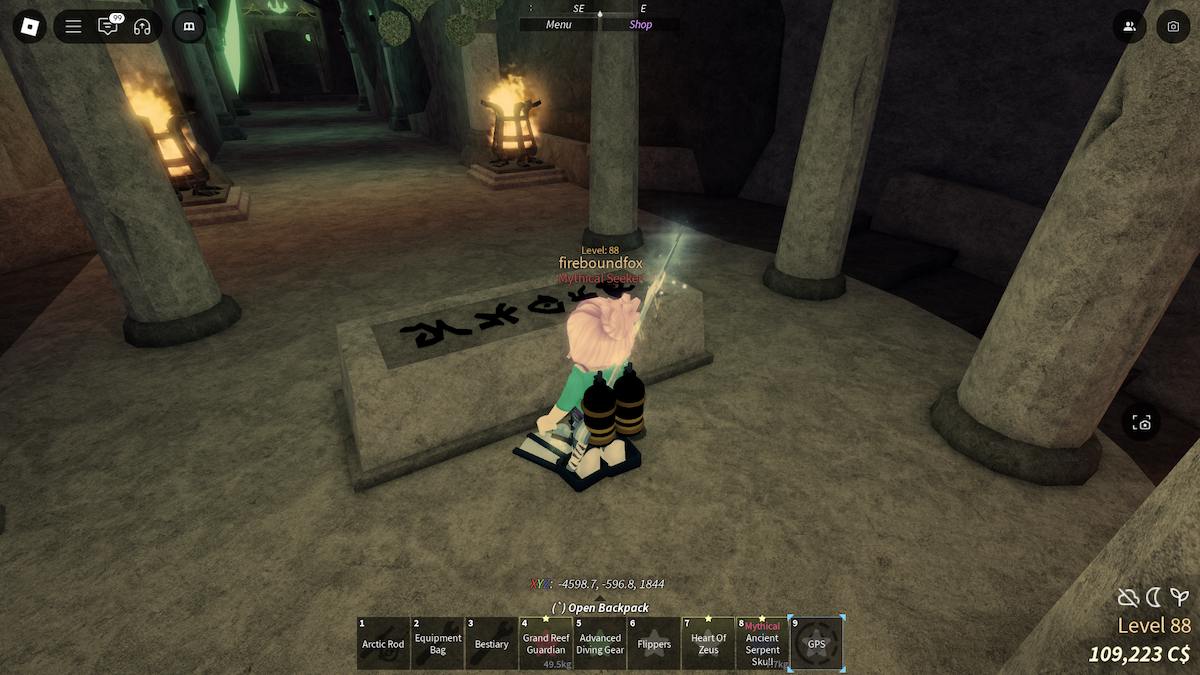Click the top-right camera capture button
This screenshot has height=675, width=1200.
tap(1173, 26)
